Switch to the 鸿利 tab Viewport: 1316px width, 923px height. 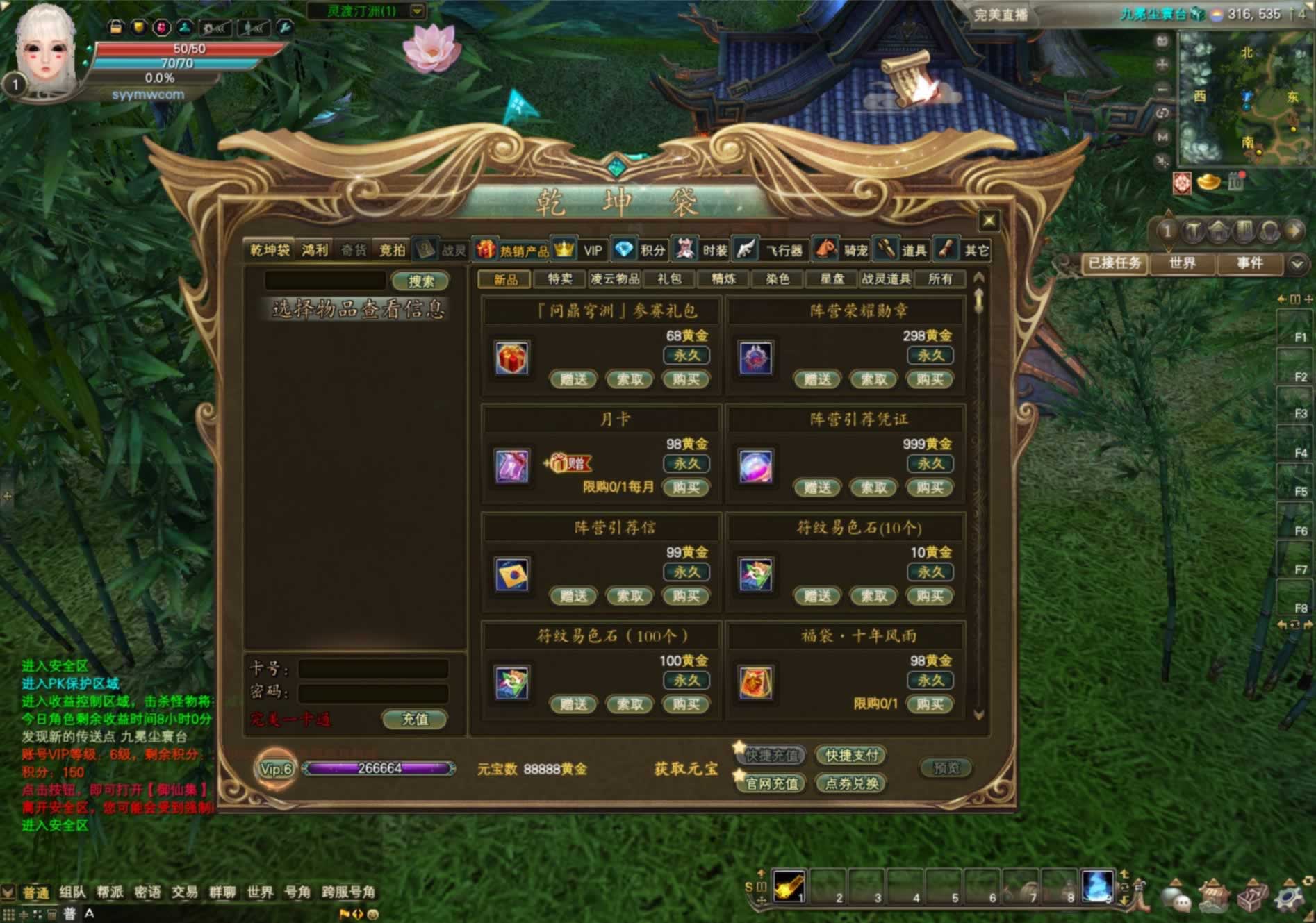315,250
